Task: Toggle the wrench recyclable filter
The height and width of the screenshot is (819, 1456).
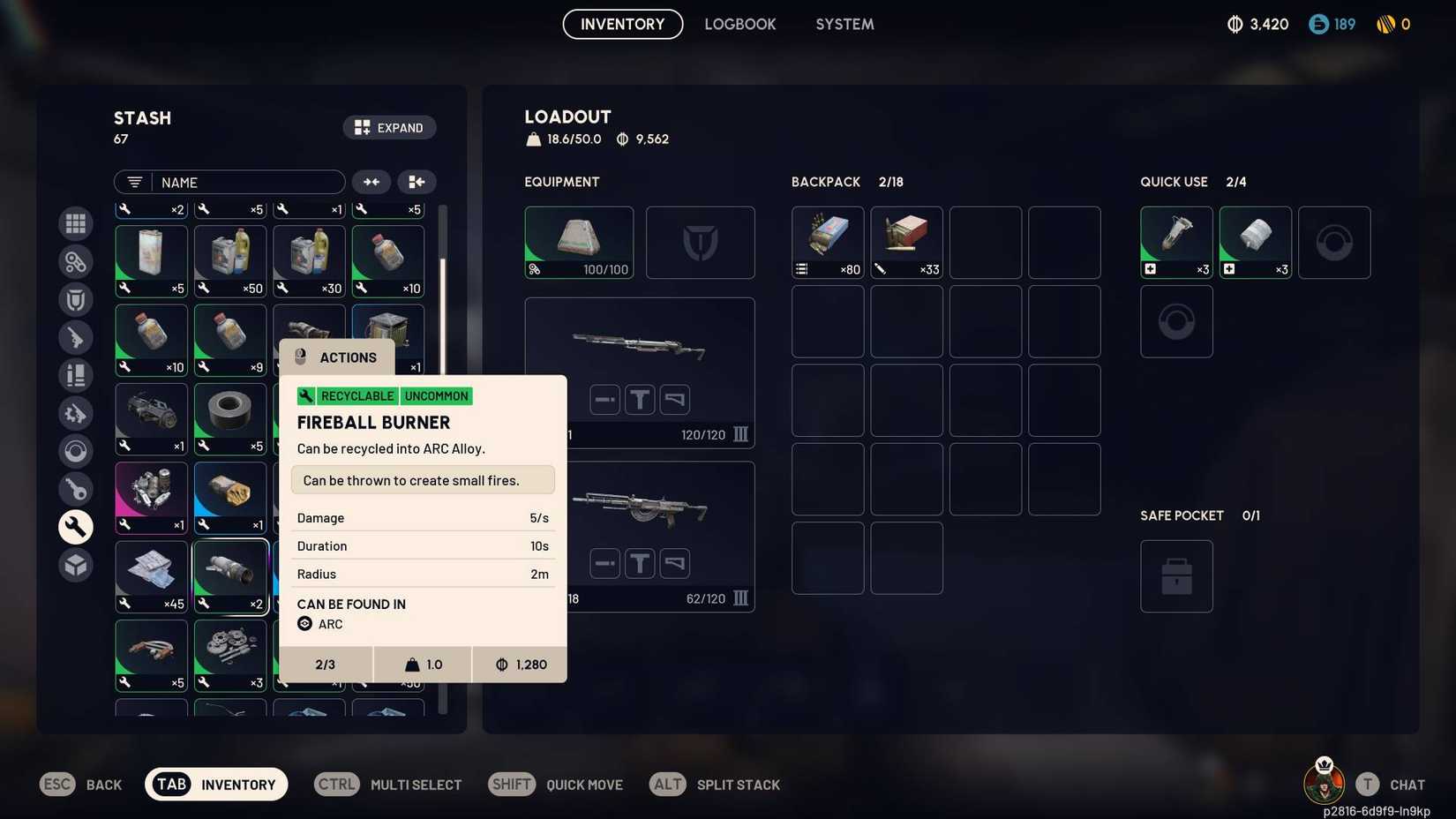Action: pyautogui.click(x=75, y=527)
